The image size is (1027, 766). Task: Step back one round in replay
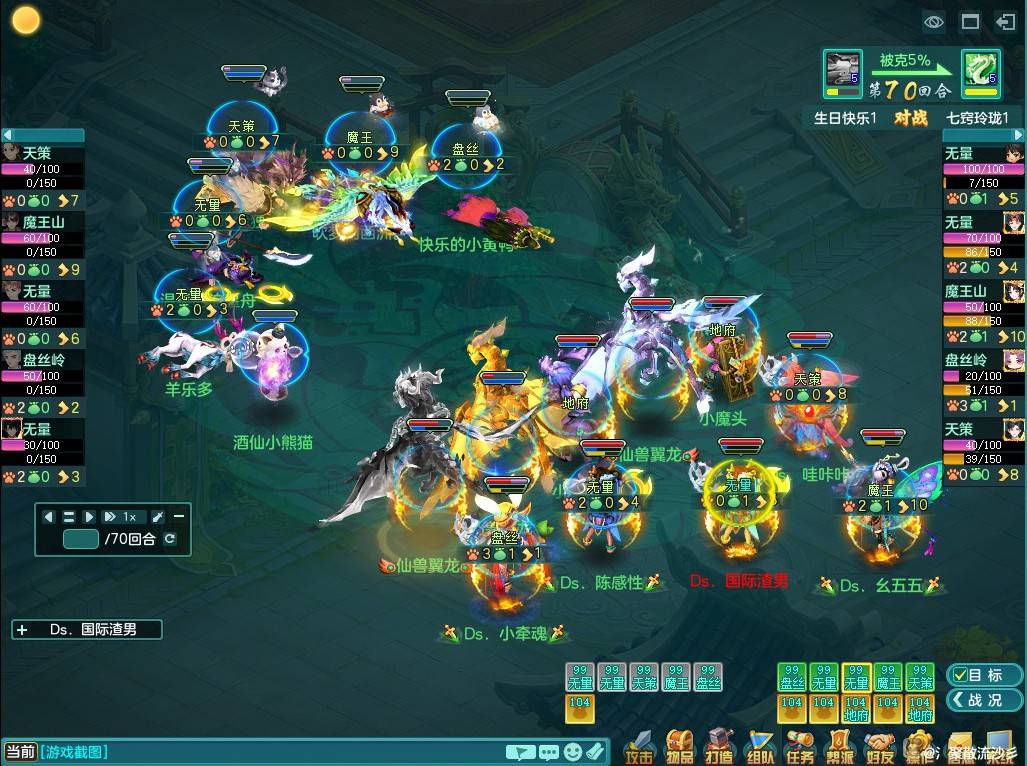click(49, 517)
